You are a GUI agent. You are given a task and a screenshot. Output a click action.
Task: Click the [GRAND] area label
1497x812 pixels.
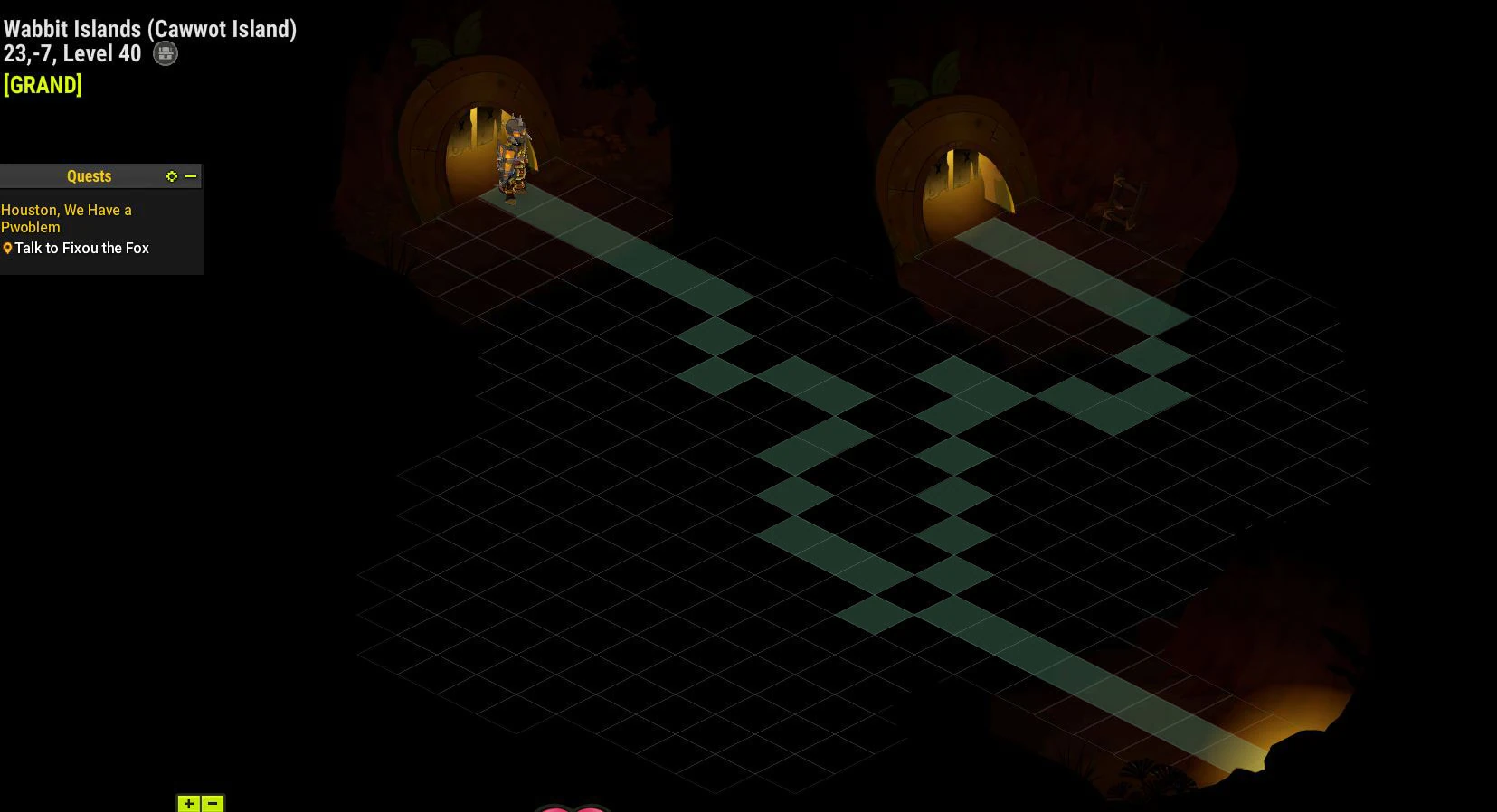[42, 84]
